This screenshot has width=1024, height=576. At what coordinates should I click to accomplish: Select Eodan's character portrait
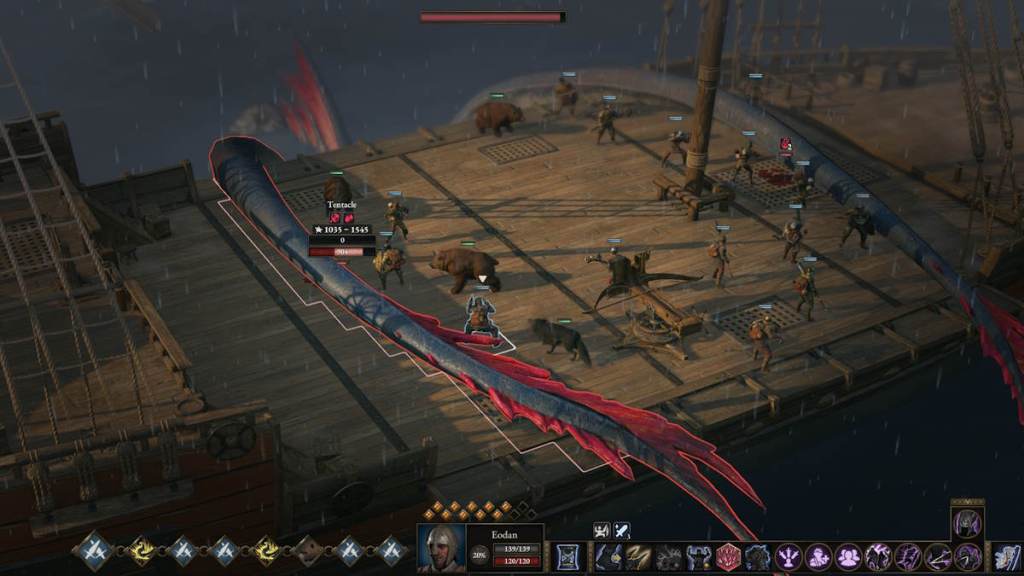[x=441, y=548]
